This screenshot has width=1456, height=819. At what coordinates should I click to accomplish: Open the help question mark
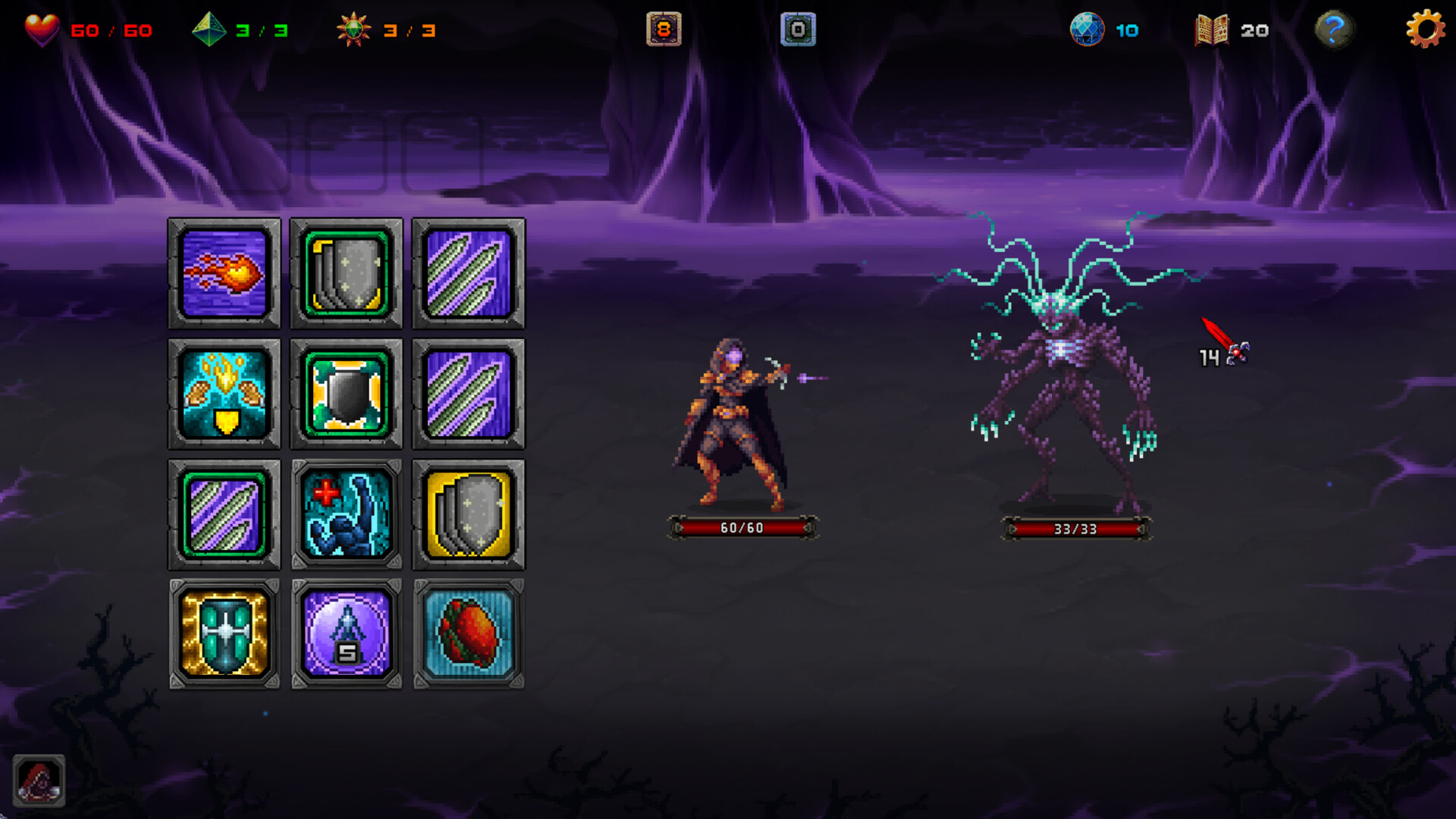click(x=1335, y=30)
